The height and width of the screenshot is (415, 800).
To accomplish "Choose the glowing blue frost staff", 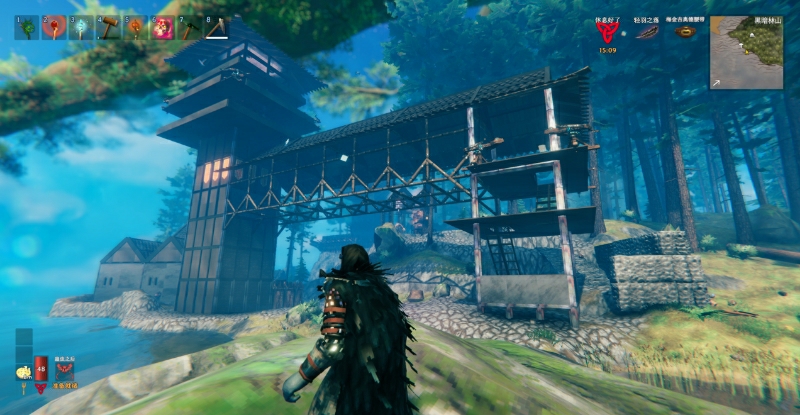I will 80,28.
